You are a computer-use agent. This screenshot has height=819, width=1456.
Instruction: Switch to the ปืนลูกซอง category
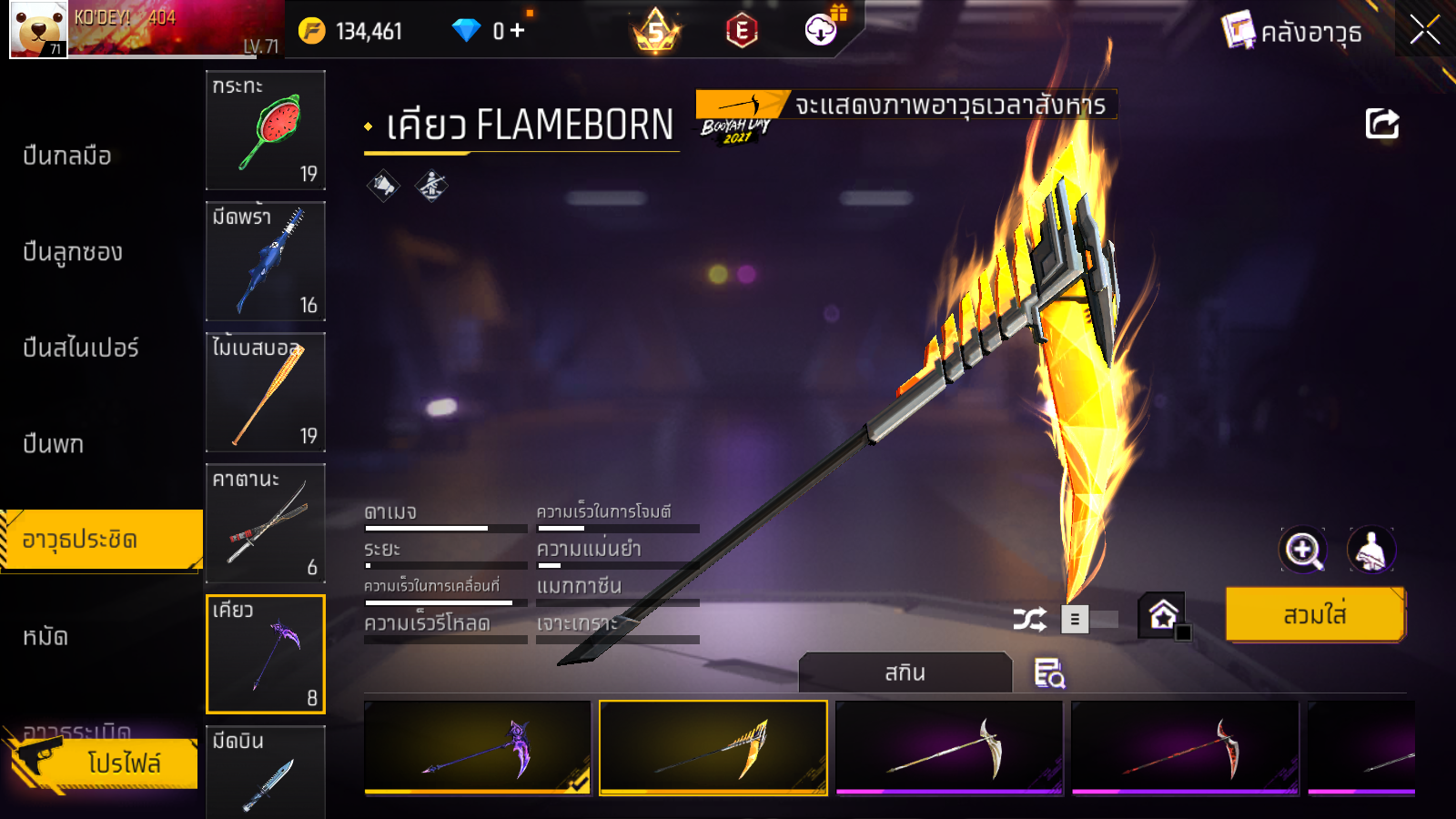tap(73, 252)
